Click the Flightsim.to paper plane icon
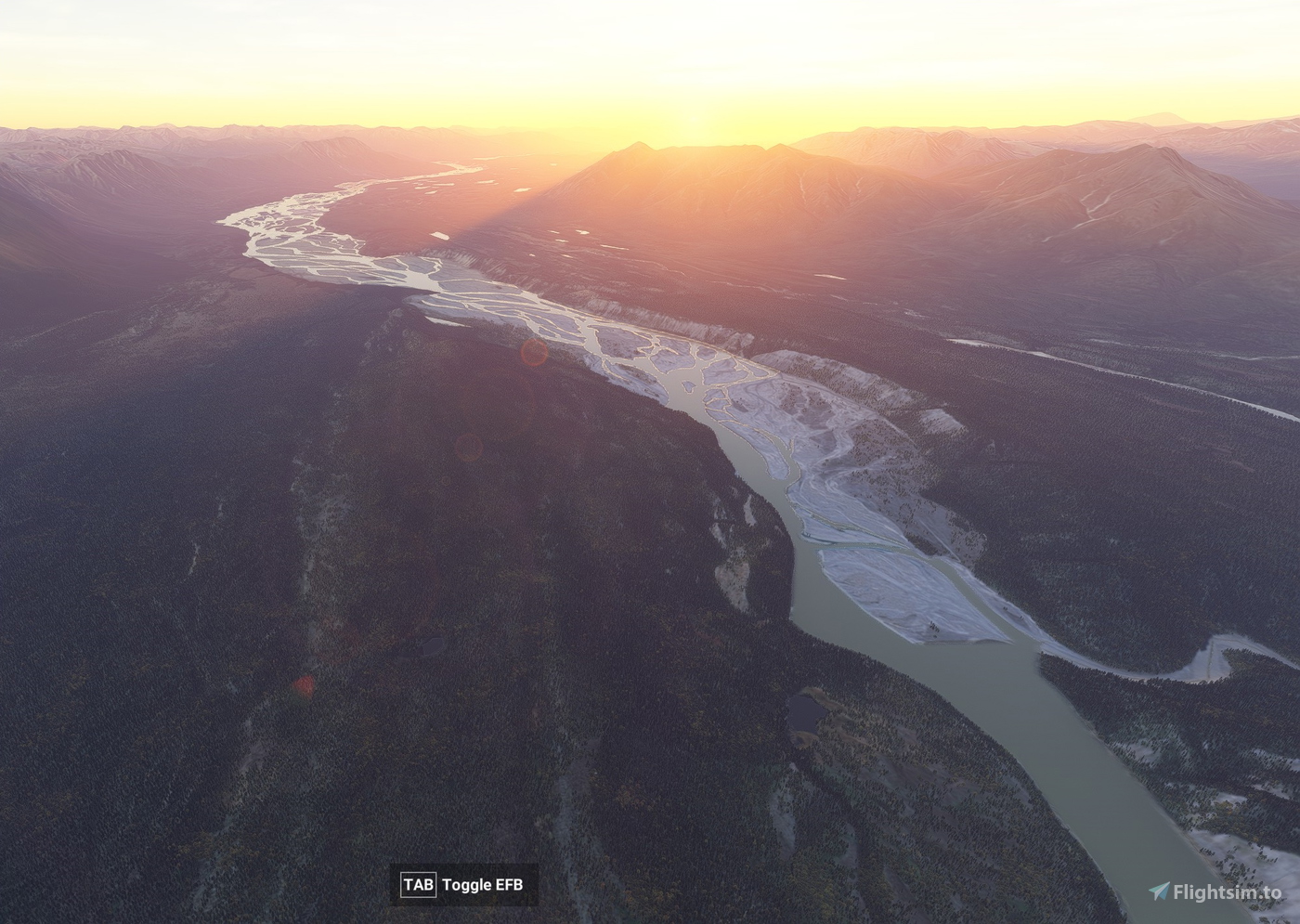The height and width of the screenshot is (924, 1300). click(x=1158, y=889)
